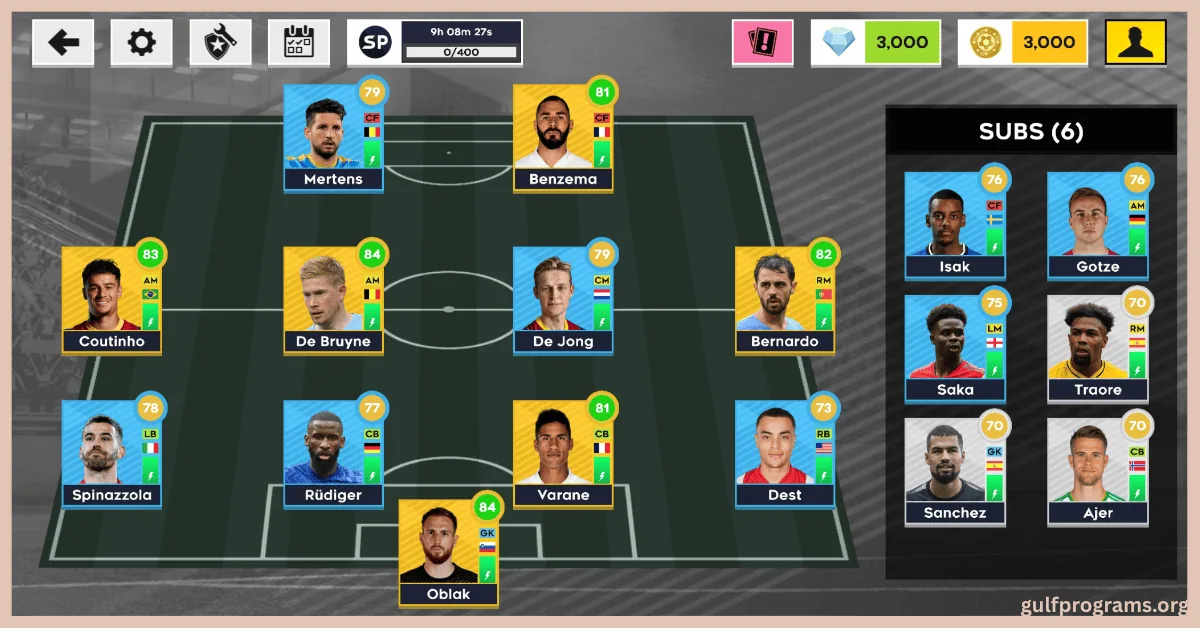Select the Spinazzola player card
This screenshot has width=1200, height=628.
(111, 455)
